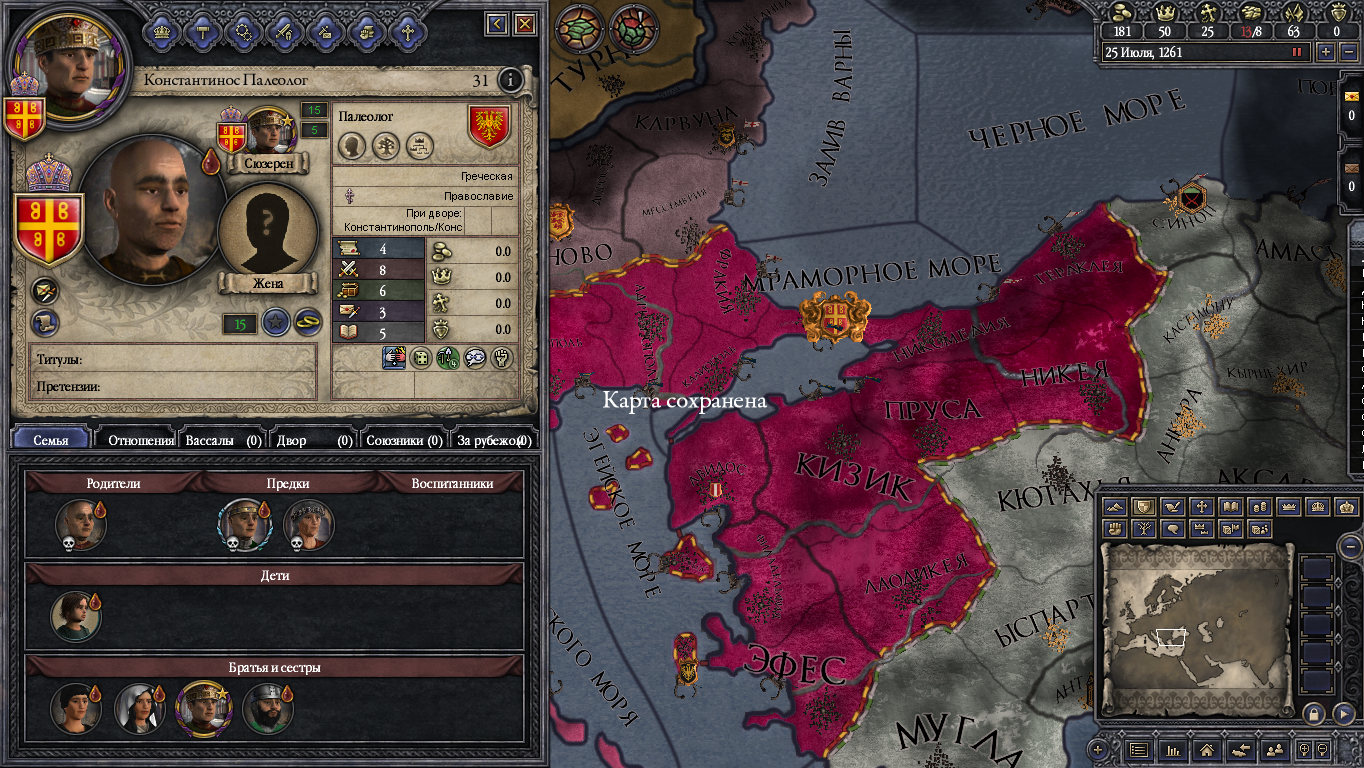Choose the religion cross map mode
This screenshot has width=1364, height=768.
pyautogui.click(x=1203, y=507)
